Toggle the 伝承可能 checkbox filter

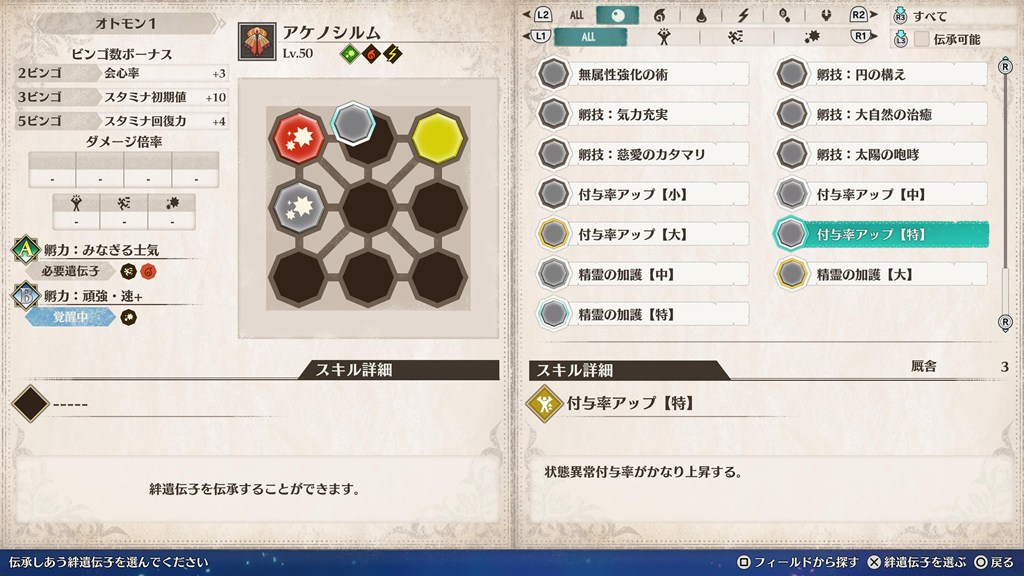(922, 39)
